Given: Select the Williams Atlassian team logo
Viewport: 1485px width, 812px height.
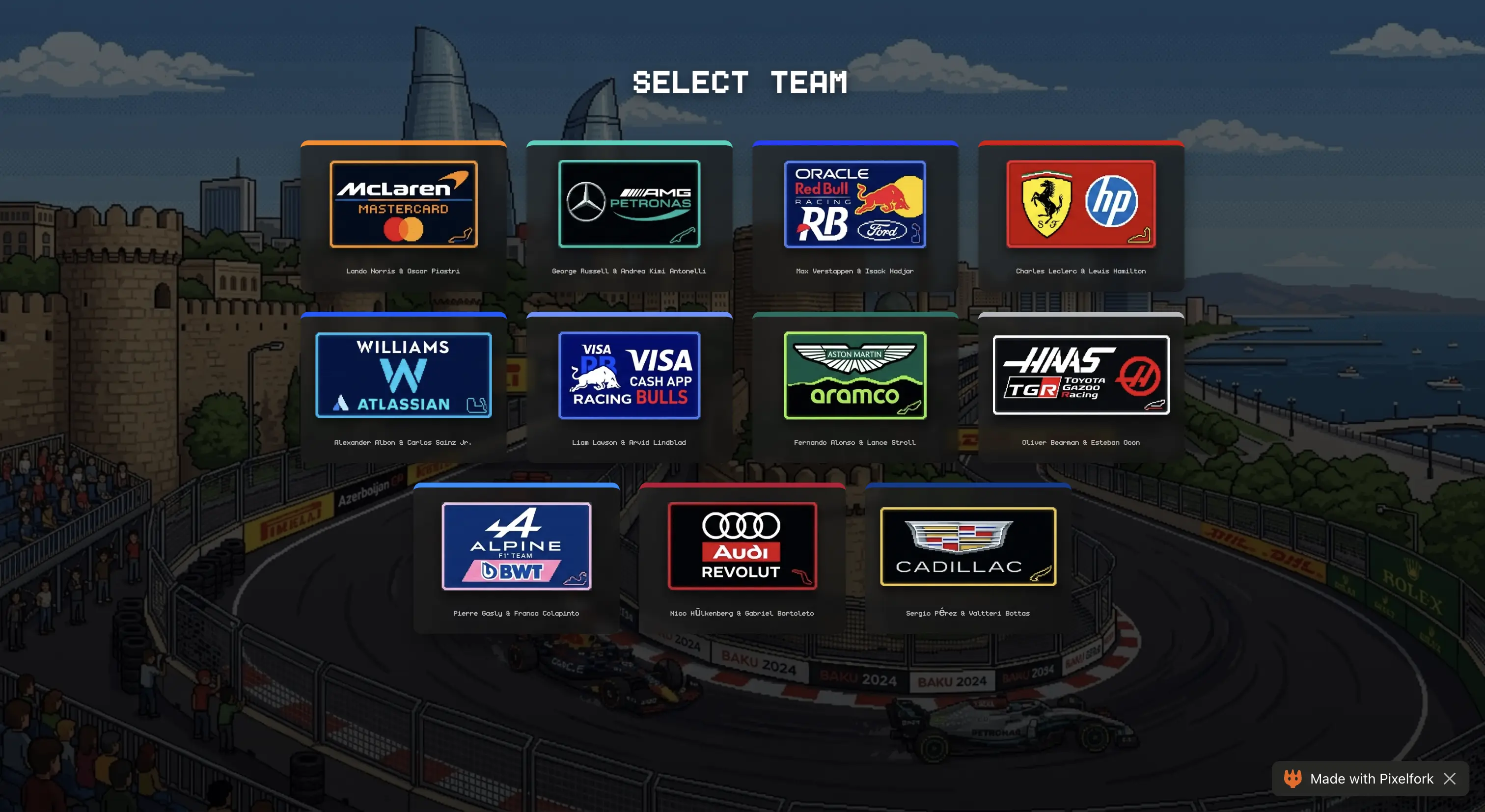Looking at the screenshot, I should coord(404,375).
